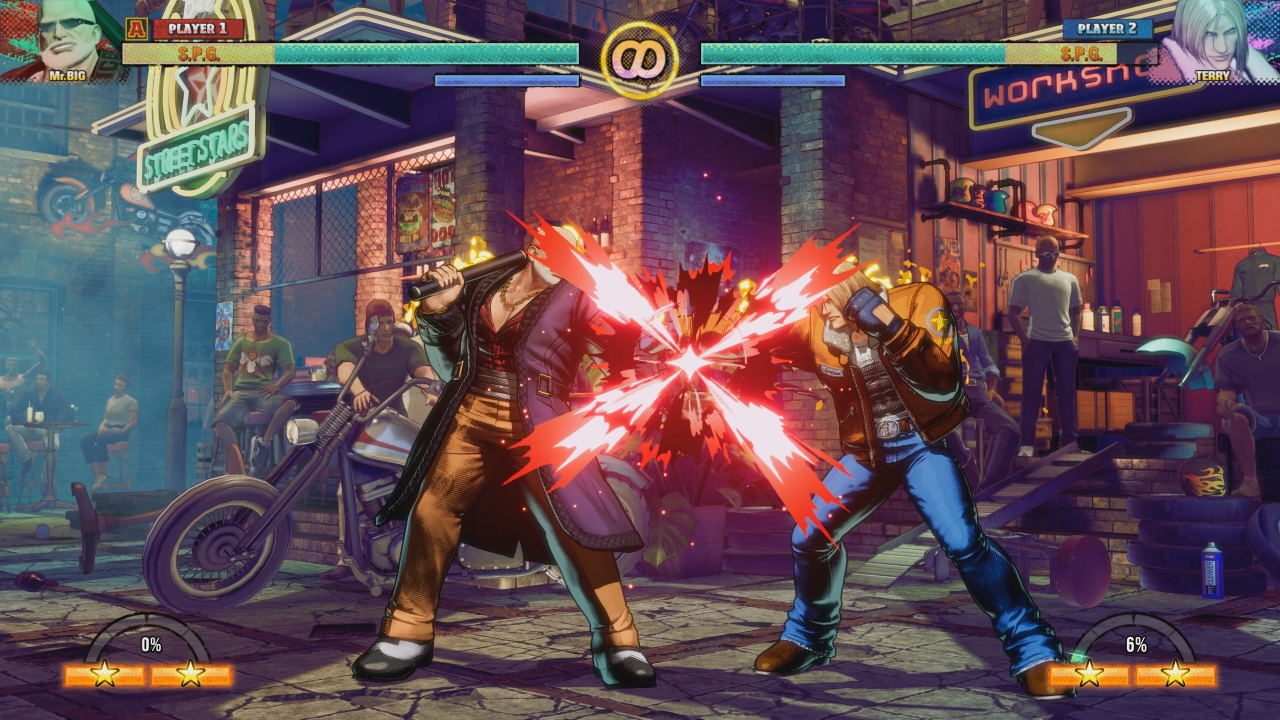This screenshot has width=1280, height=720.
Task: Click Mr. Big's character portrait
Action: coord(64,38)
